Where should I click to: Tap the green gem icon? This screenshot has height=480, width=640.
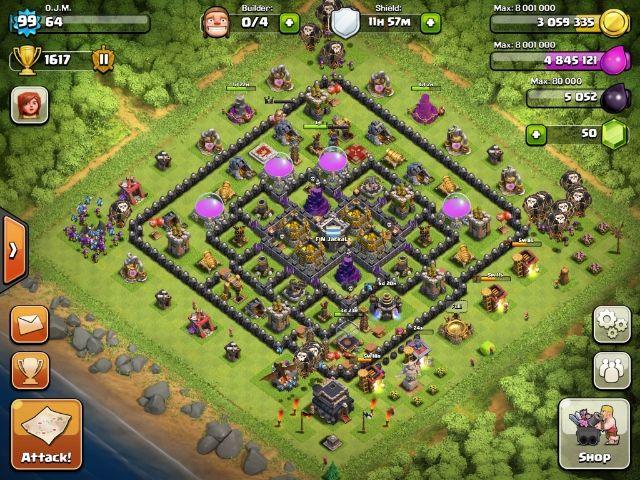(616, 133)
